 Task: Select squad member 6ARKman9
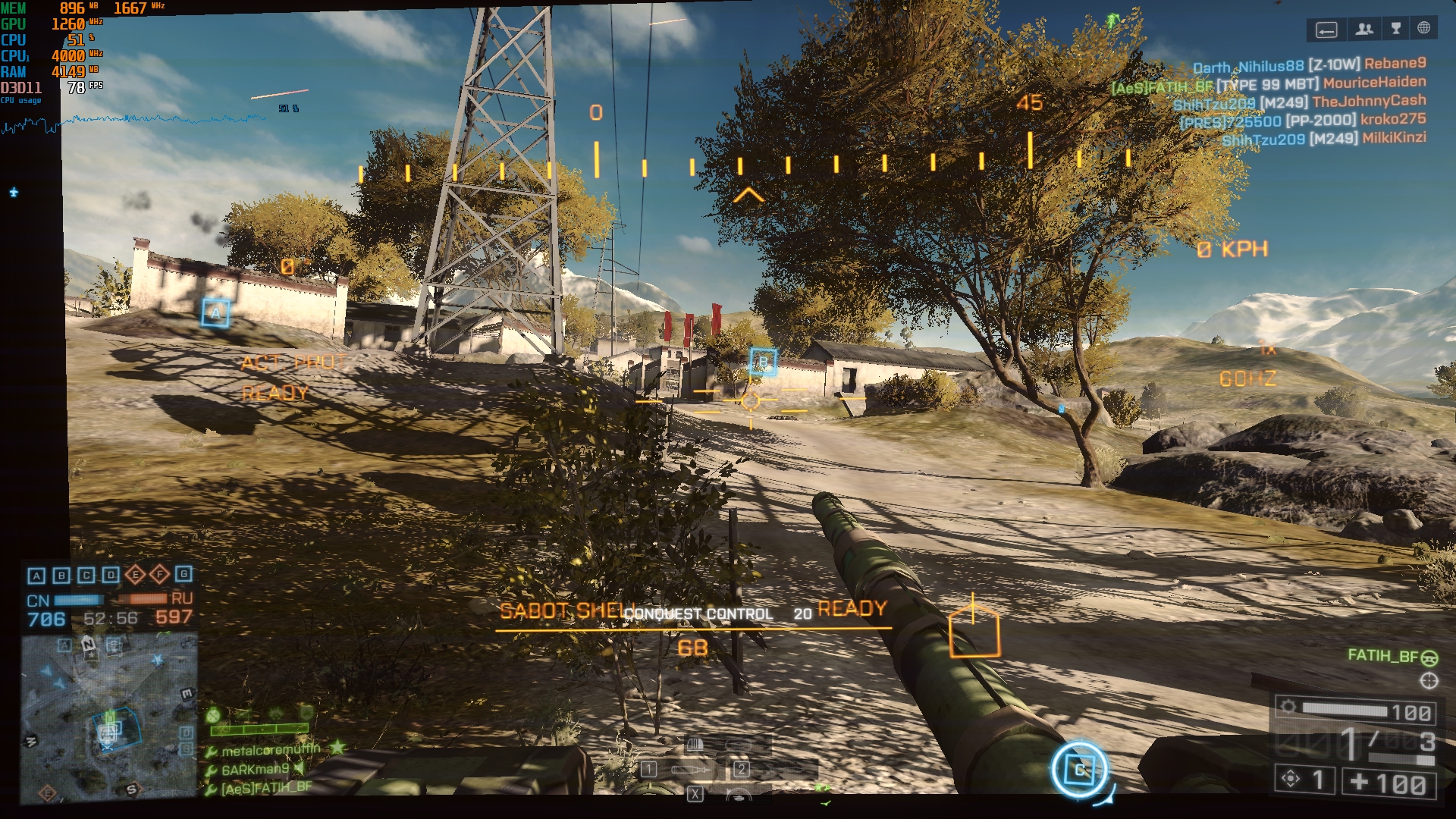256,769
